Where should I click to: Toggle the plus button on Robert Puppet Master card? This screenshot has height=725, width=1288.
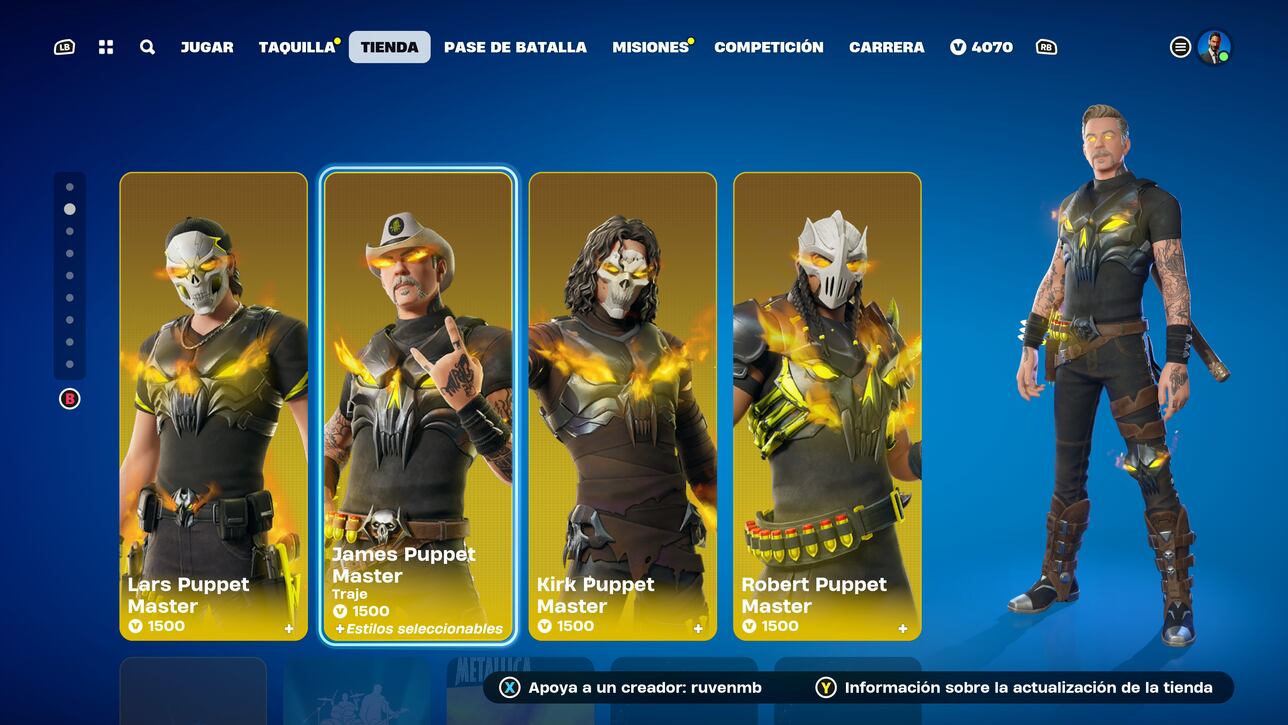903,628
